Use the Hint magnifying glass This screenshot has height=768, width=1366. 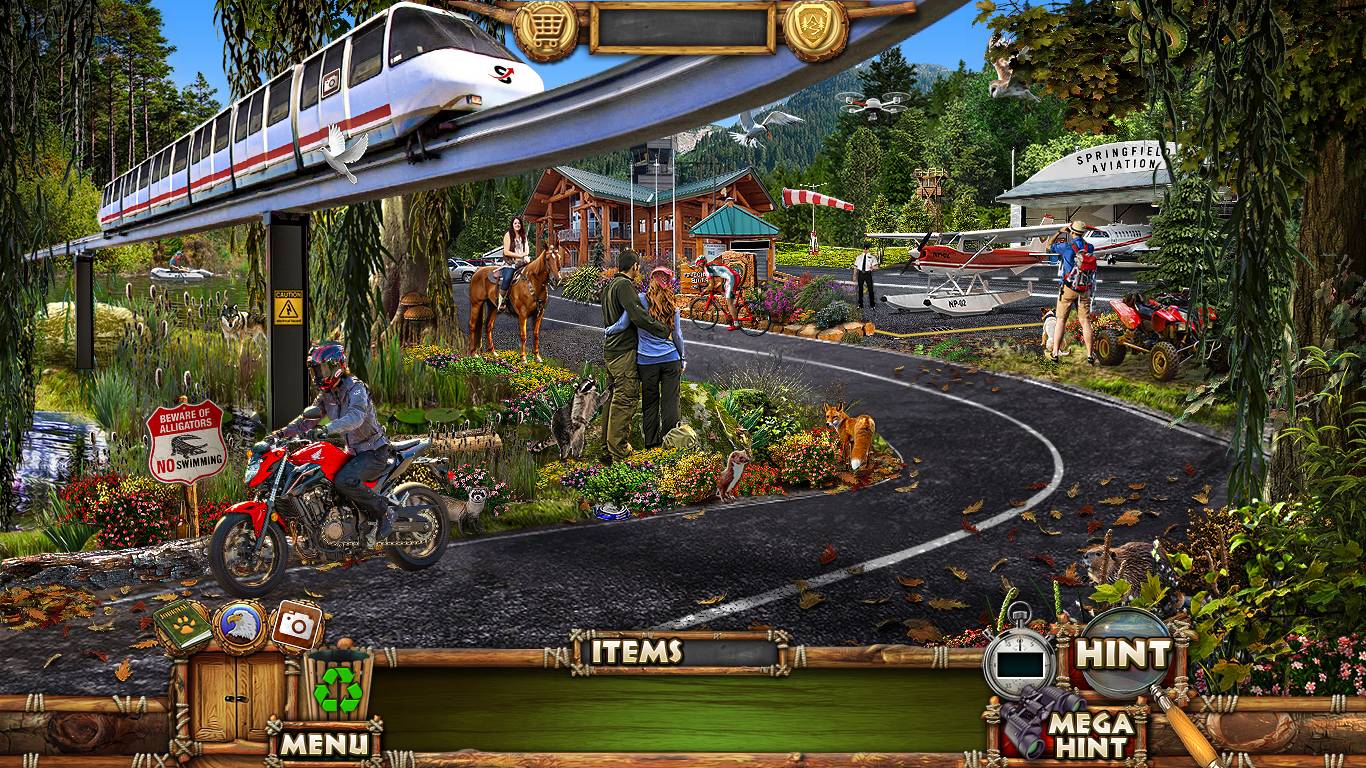coord(1125,654)
